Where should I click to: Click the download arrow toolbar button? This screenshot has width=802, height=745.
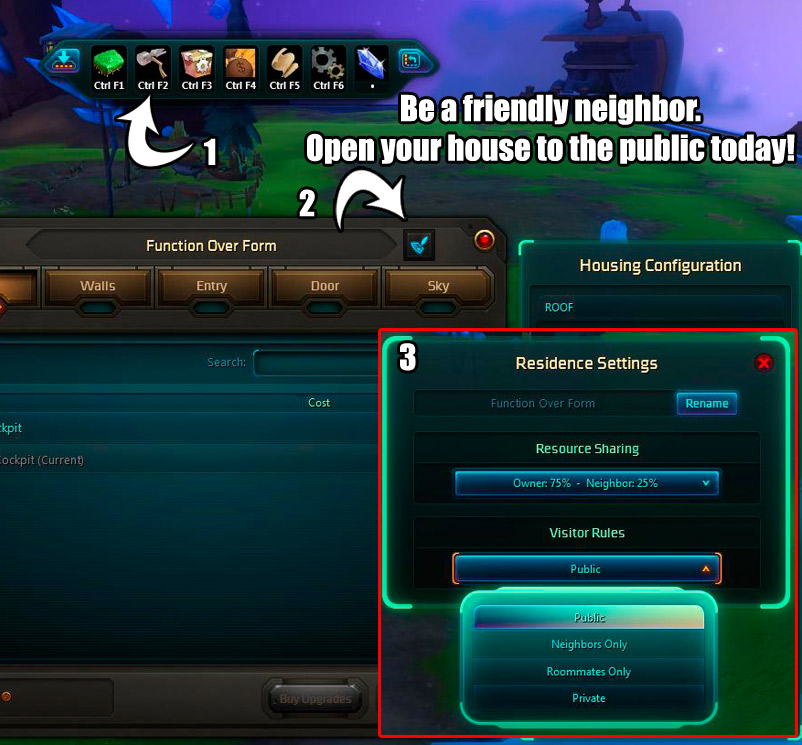[65, 62]
